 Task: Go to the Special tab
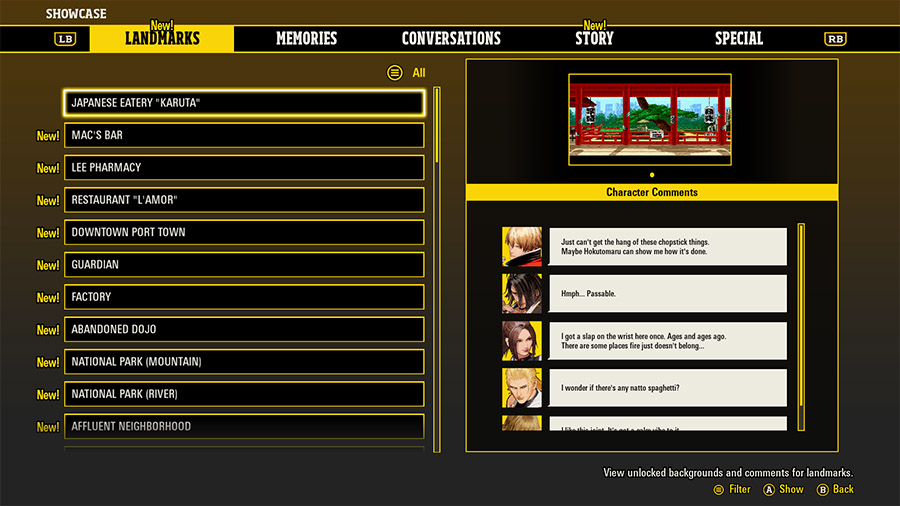[x=738, y=39]
